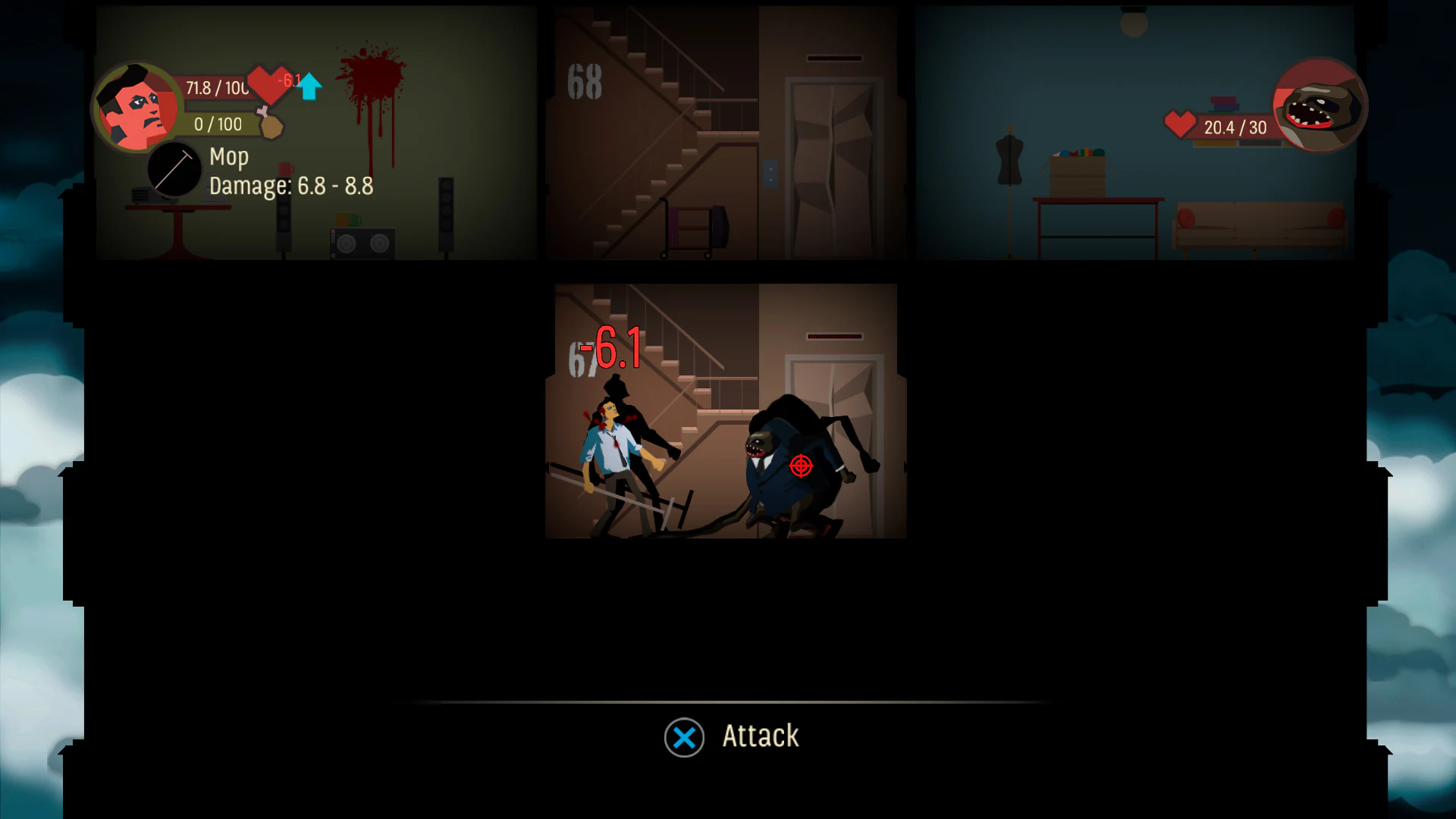This screenshot has height=819, width=1456.
Task: Click the player's portrait
Action: point(138,106)
